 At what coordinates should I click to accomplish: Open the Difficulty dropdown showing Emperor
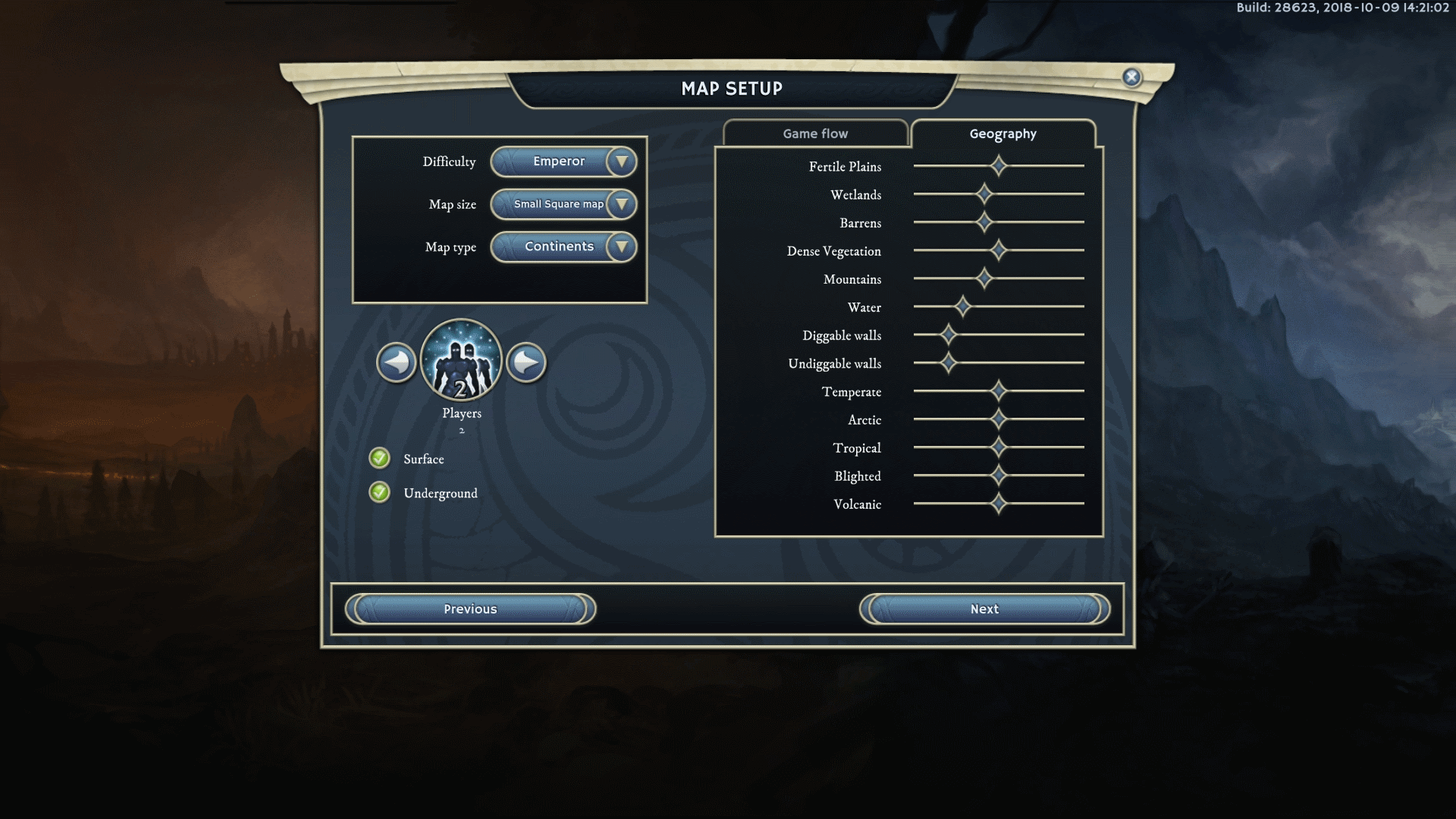563,162
